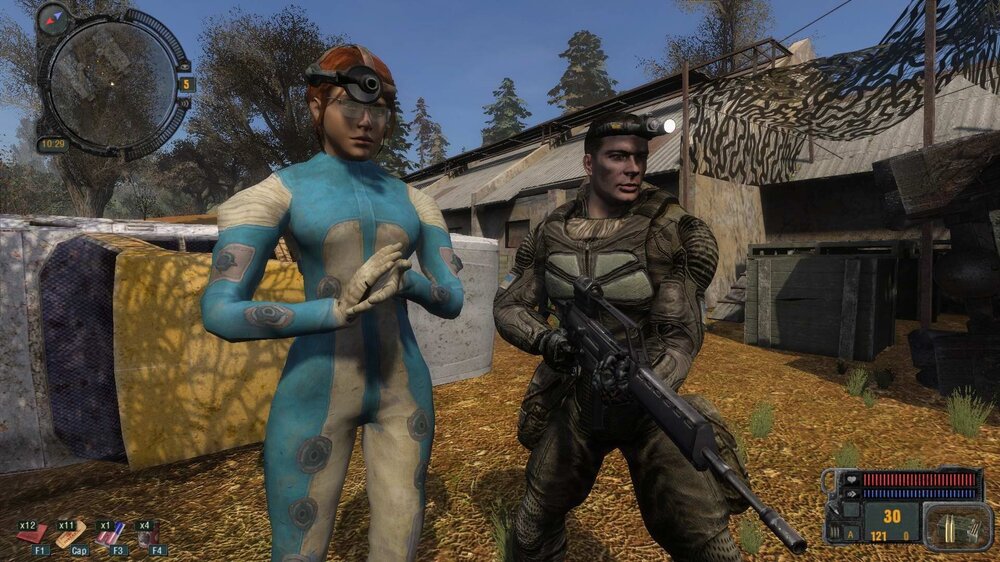Select the F4 quick slot item
1000x562 pixels.
point(149,536)
